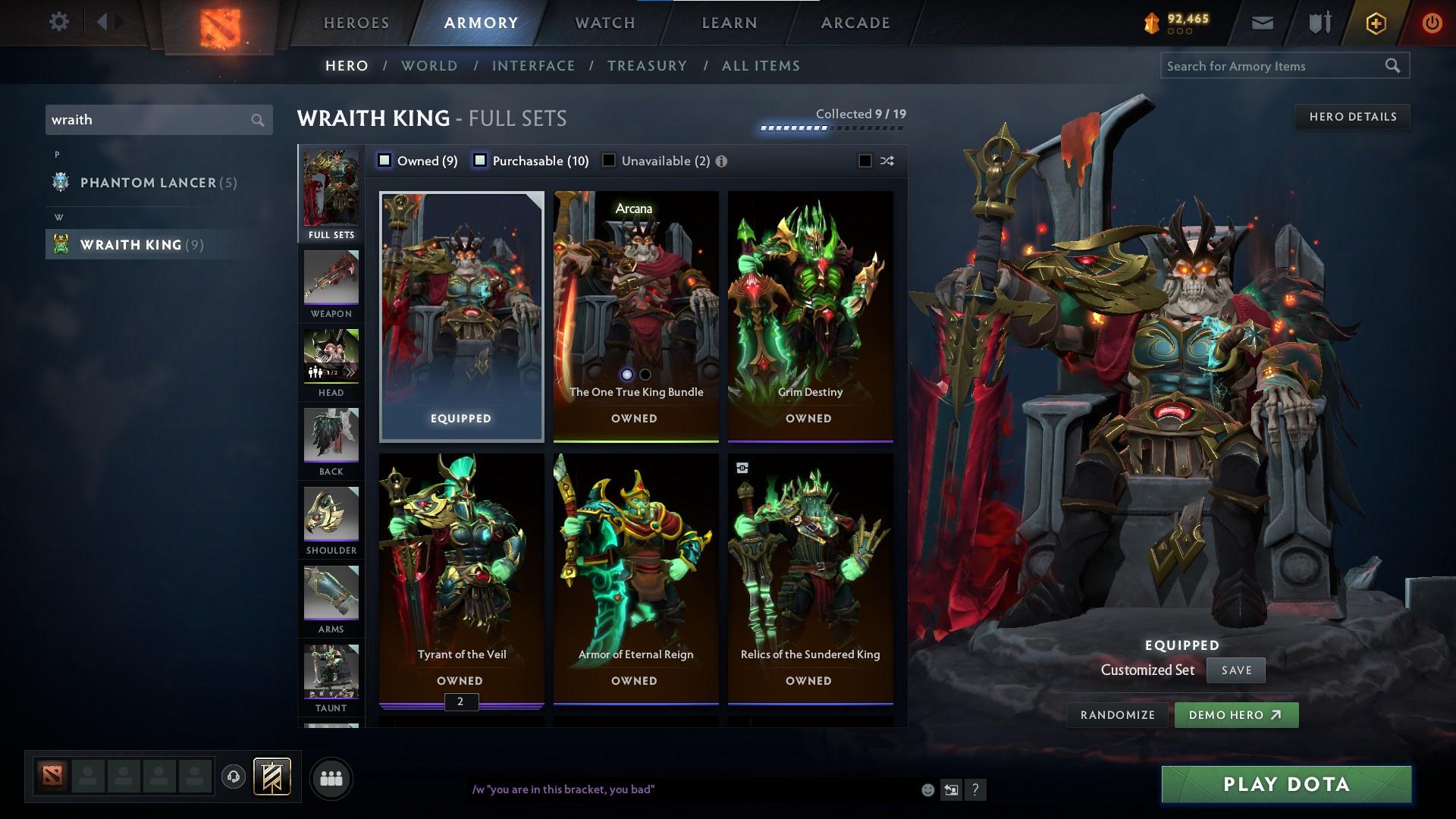
Task: Open the friends list icon
Action: pos(331,777)
